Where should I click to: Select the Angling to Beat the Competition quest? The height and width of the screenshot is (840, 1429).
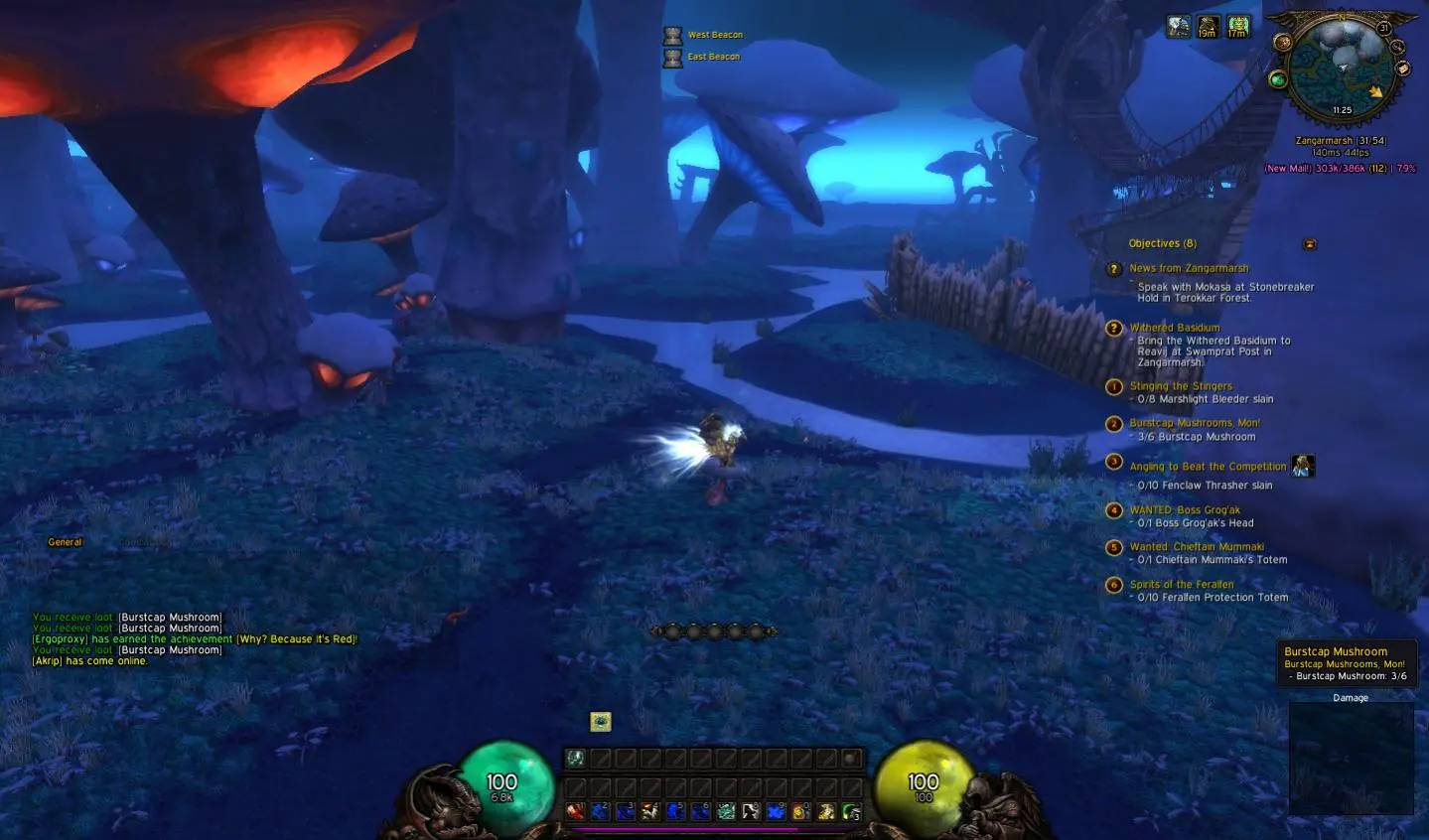1207,467
